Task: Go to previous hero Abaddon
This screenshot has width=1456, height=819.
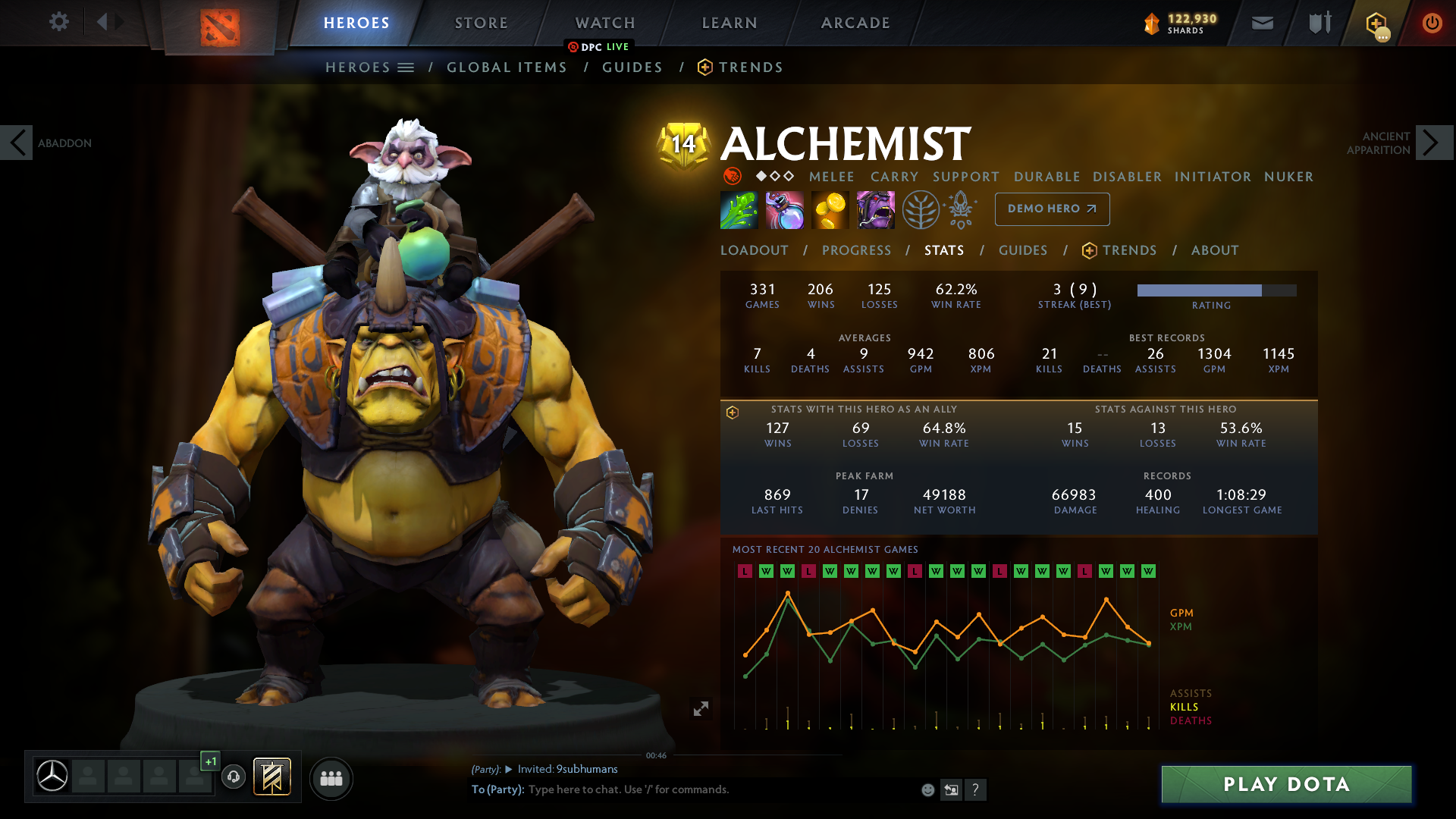Action: coord(17,143)
